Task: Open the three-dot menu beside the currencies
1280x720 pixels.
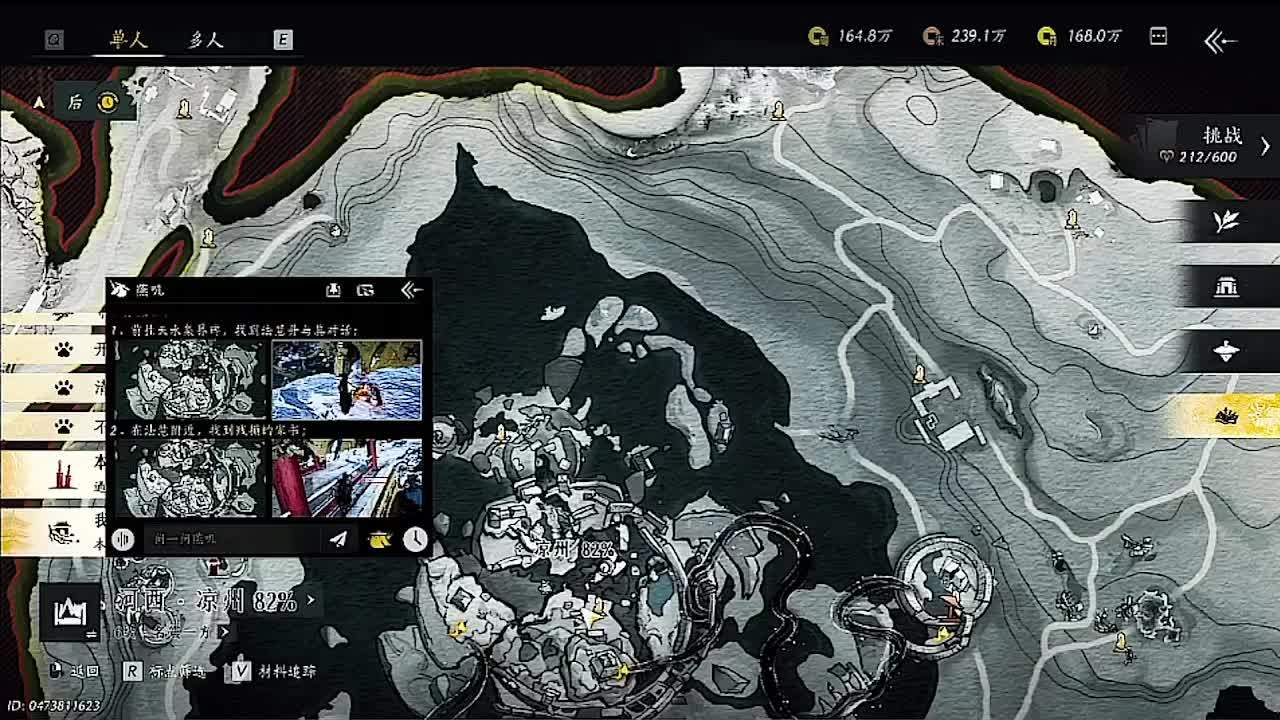Action: click(x=1158, y=37)
